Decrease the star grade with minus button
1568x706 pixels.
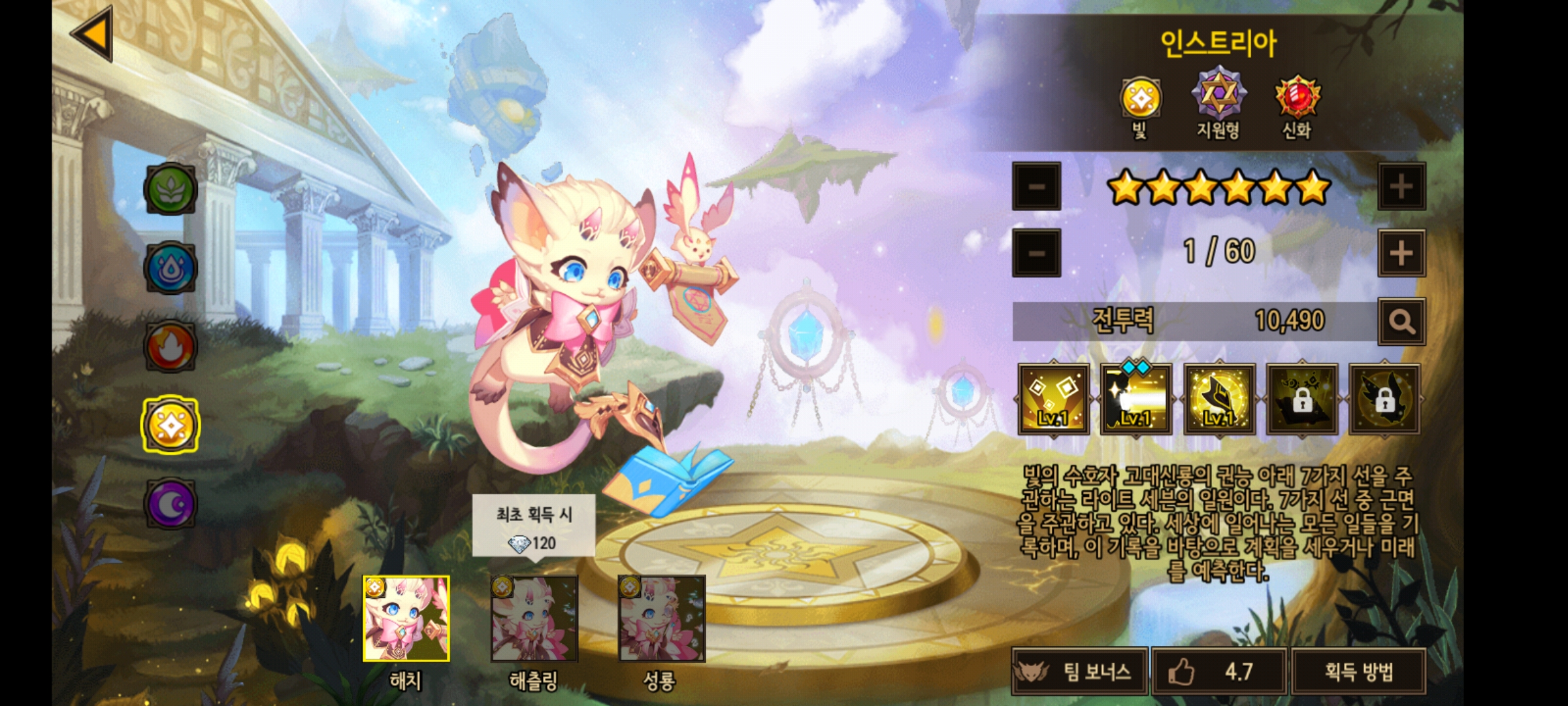[1036, 187]
